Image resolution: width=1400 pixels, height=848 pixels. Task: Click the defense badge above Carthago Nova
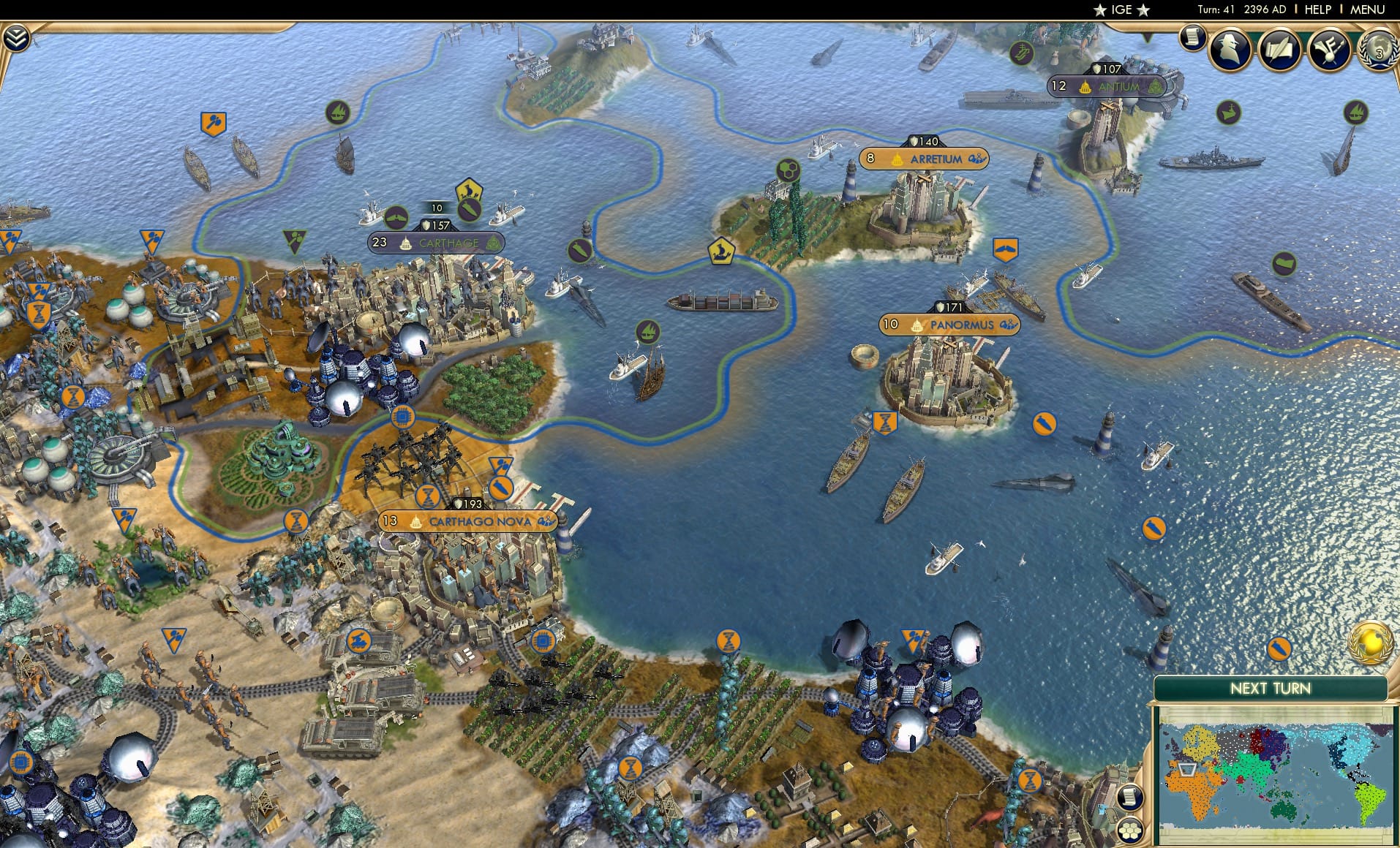tap(468, 503)
